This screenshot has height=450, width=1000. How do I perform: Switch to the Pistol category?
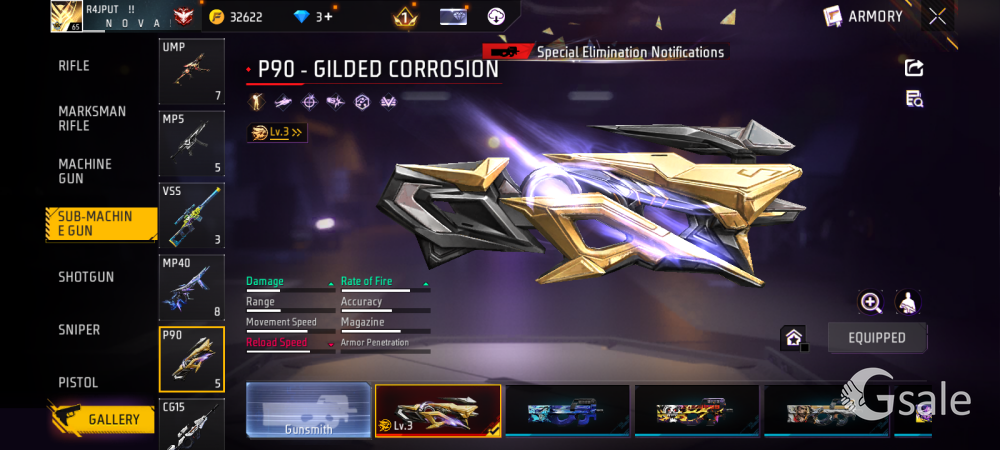pyautogui.click(x=78, y=383)
